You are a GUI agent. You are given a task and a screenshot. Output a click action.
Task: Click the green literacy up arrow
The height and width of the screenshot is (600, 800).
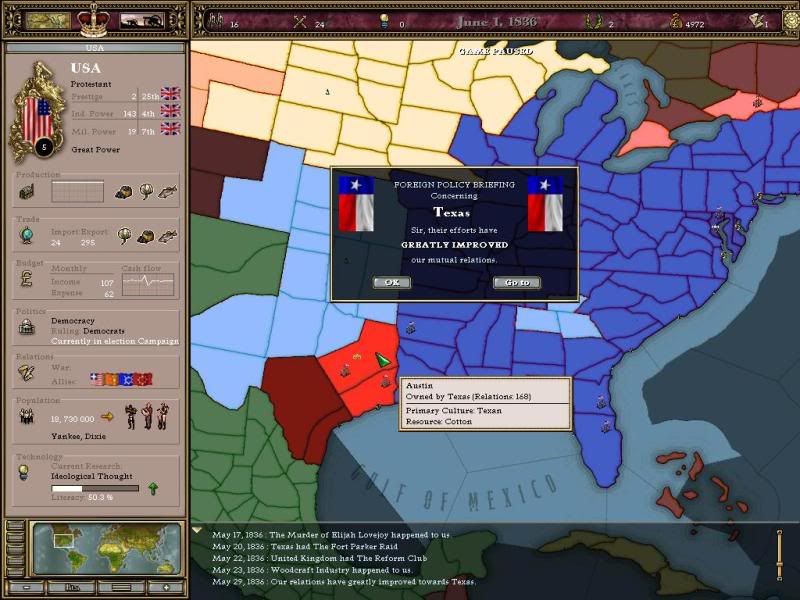pos(153,488)
